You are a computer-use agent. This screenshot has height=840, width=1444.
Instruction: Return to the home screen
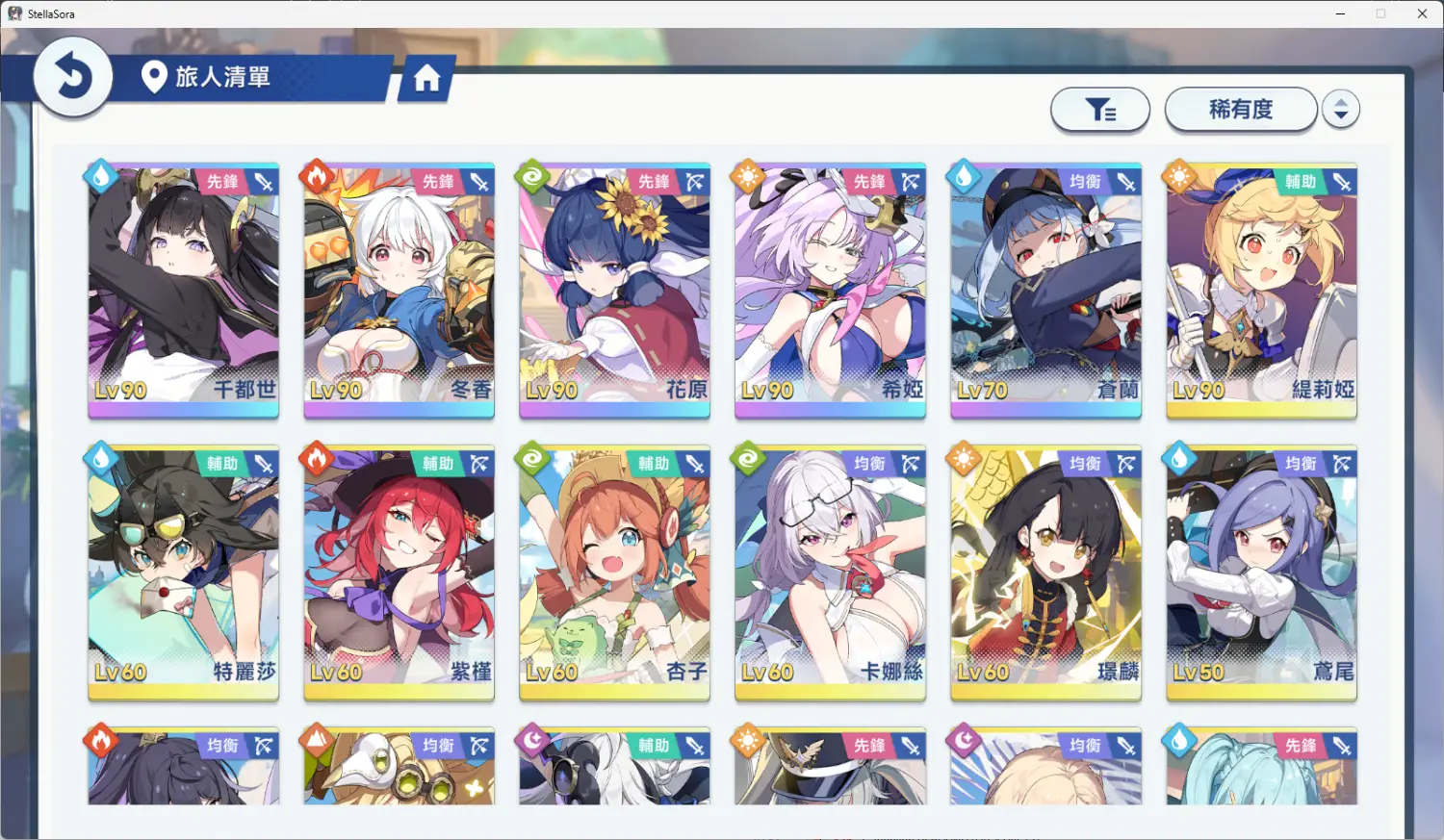coord(426,79)
